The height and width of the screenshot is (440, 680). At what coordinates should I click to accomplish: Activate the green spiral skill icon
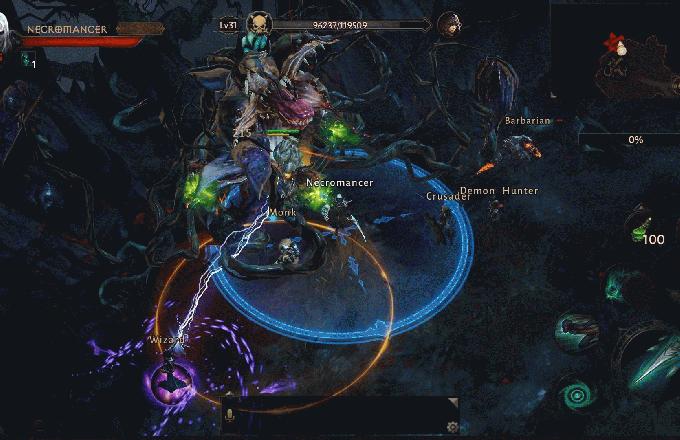click(x=575, y=395)
